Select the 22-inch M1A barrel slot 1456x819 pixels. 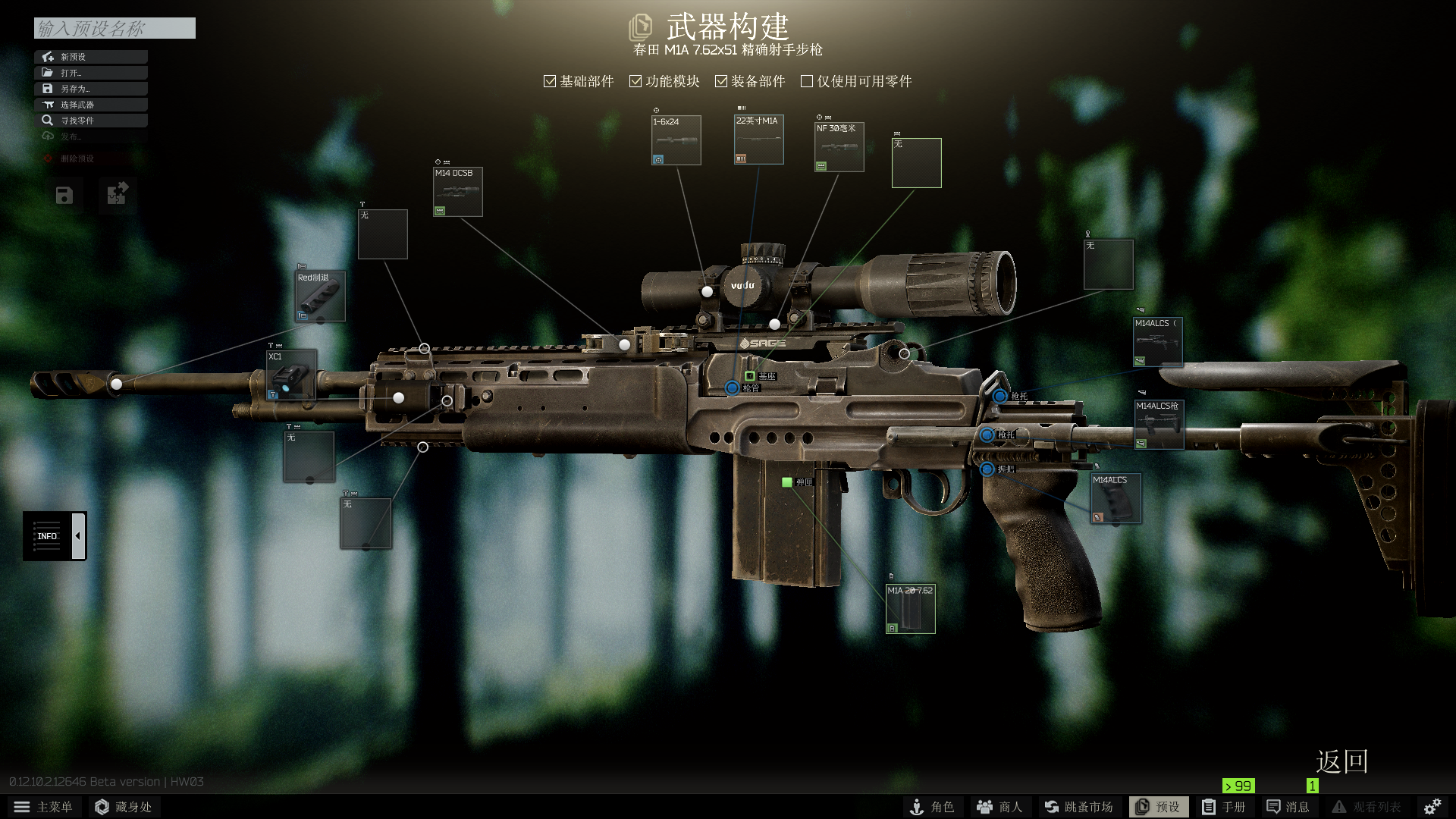click(x=758, y=140)
